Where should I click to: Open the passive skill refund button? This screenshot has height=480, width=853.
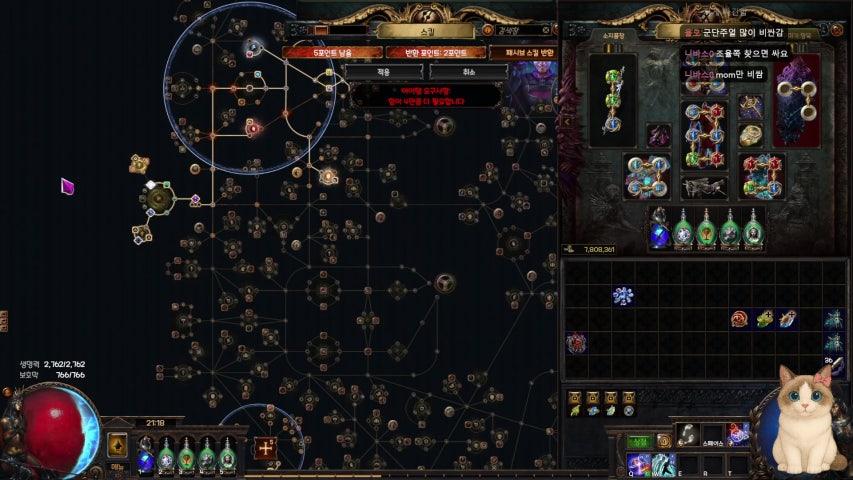pyautogui.click(x=525, y=52)
